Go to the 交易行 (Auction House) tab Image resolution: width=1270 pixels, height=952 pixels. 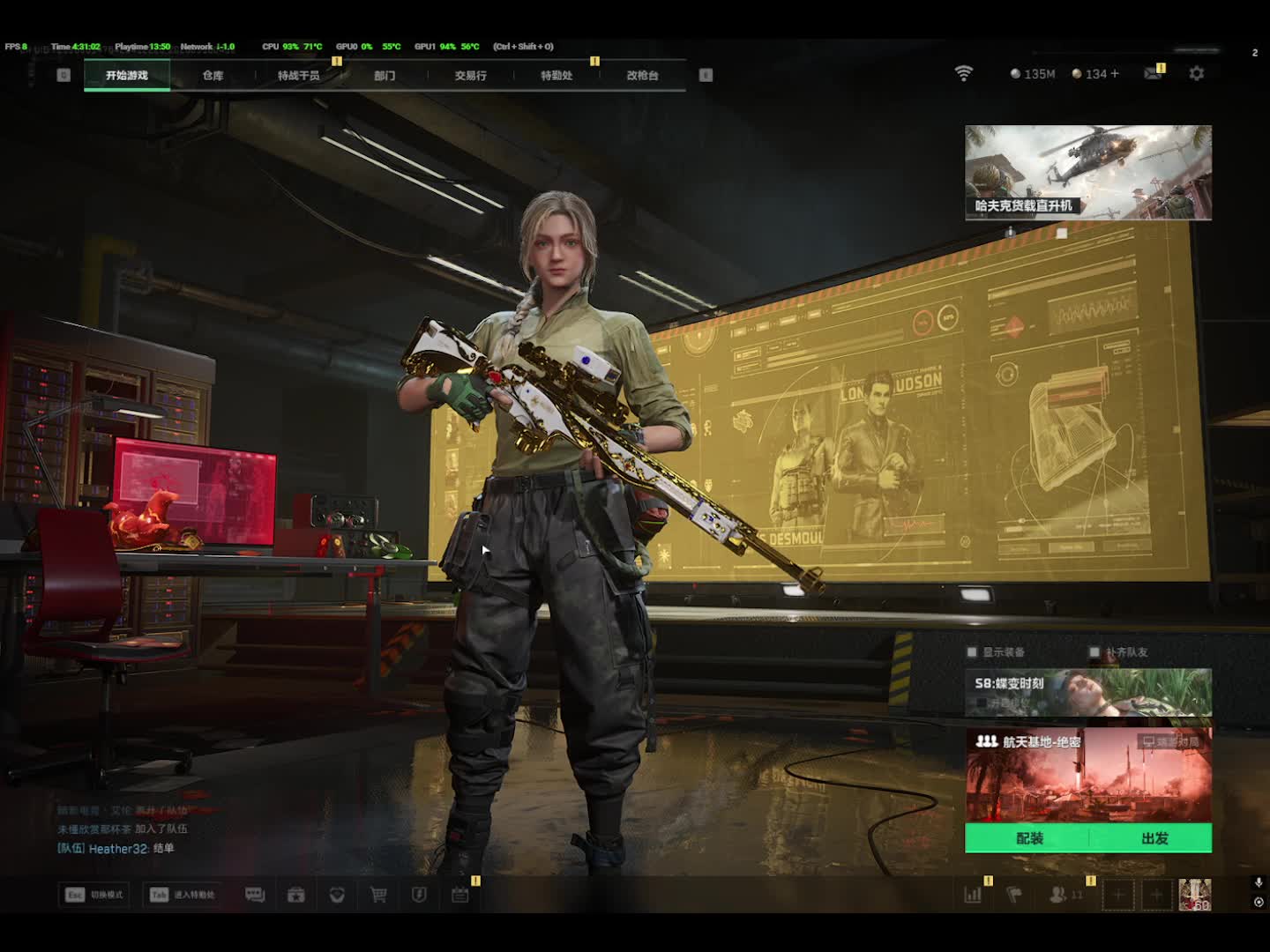[x=470, y=76]
